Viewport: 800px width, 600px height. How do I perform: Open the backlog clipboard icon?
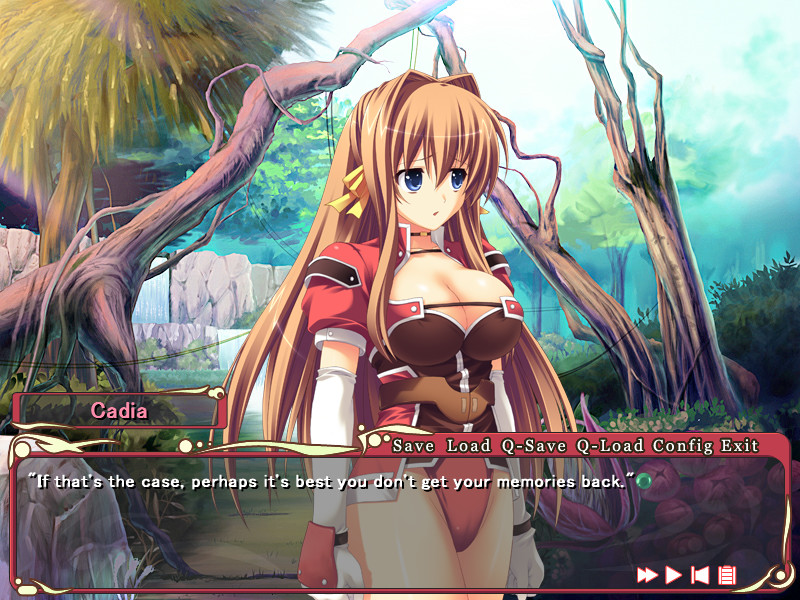pyautogui.click(x=727, y=574)
